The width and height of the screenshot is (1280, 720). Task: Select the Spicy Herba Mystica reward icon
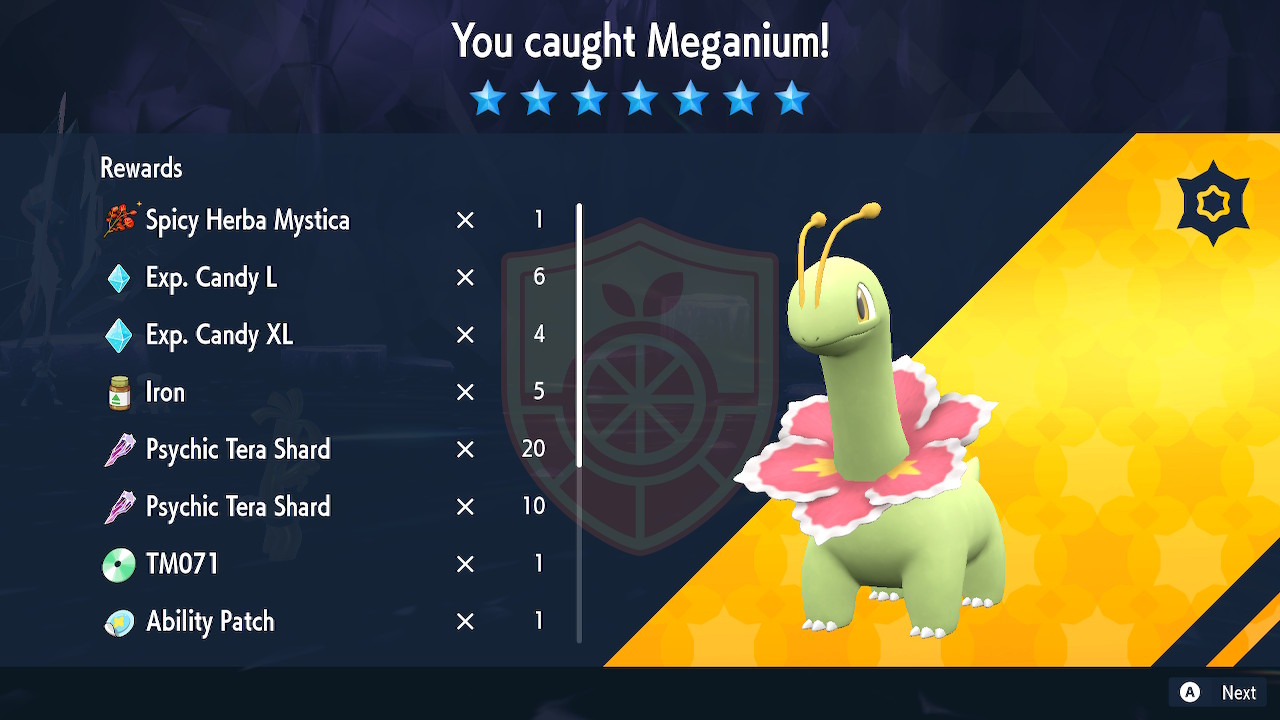(119, 220)
